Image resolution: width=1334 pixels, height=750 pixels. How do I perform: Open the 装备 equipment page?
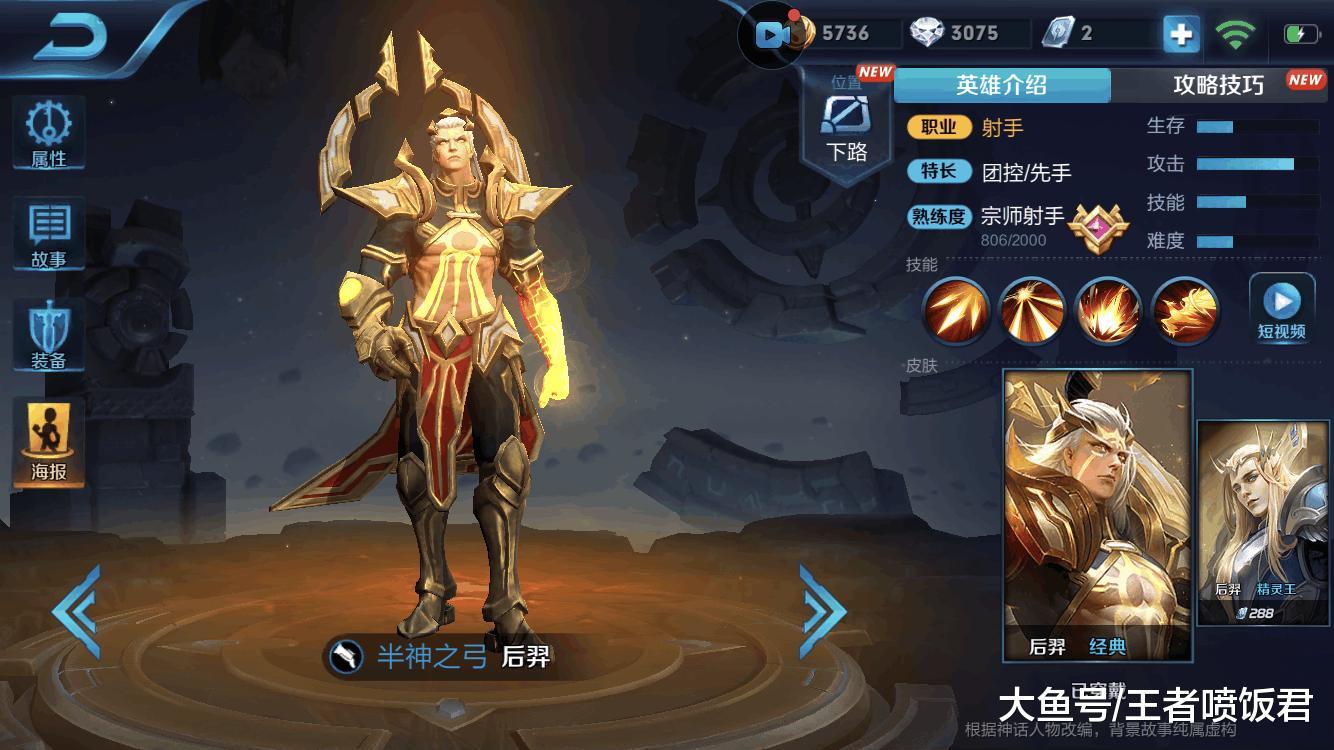[x=48, y=336]
